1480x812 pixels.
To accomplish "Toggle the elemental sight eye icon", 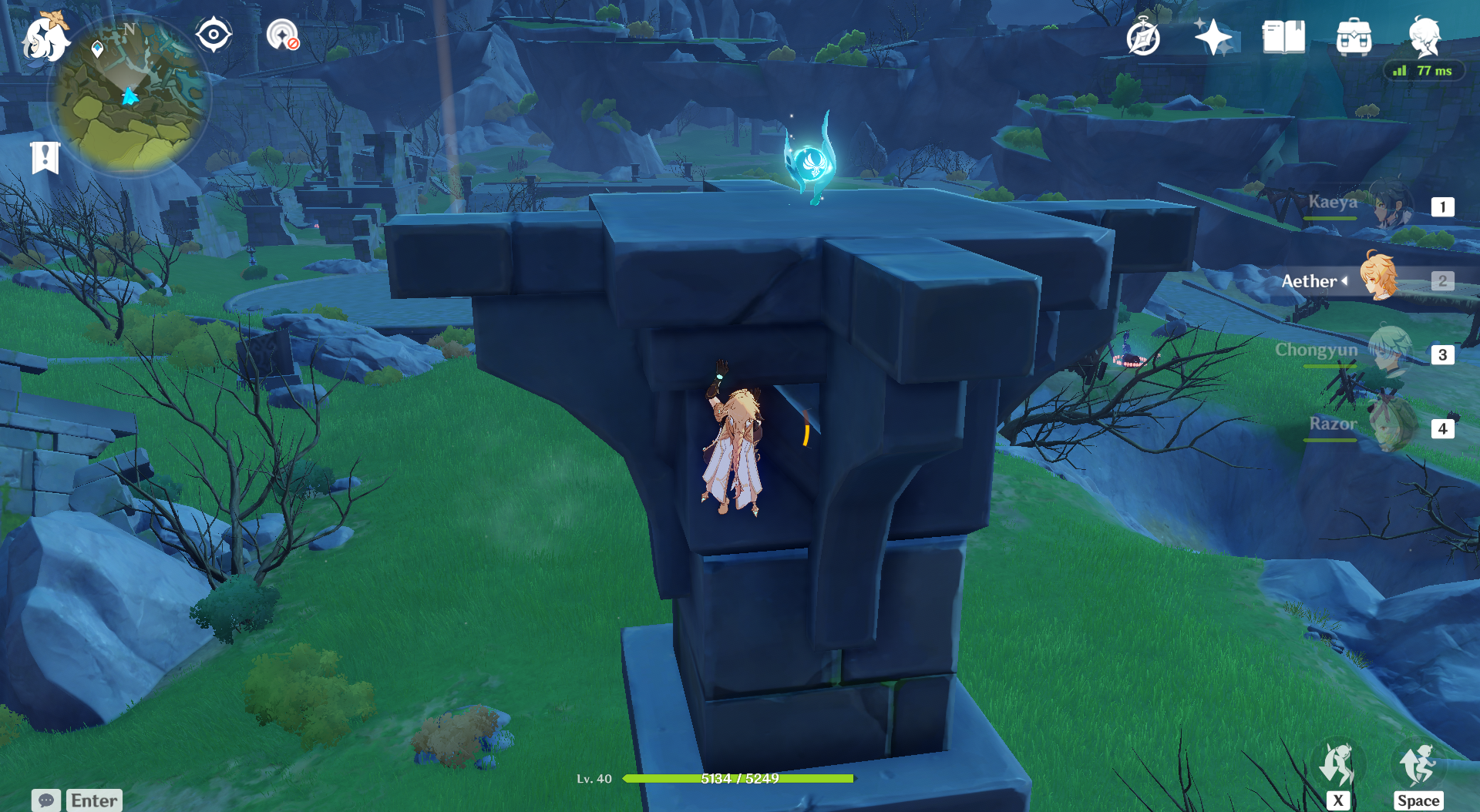I will (214, 35).
